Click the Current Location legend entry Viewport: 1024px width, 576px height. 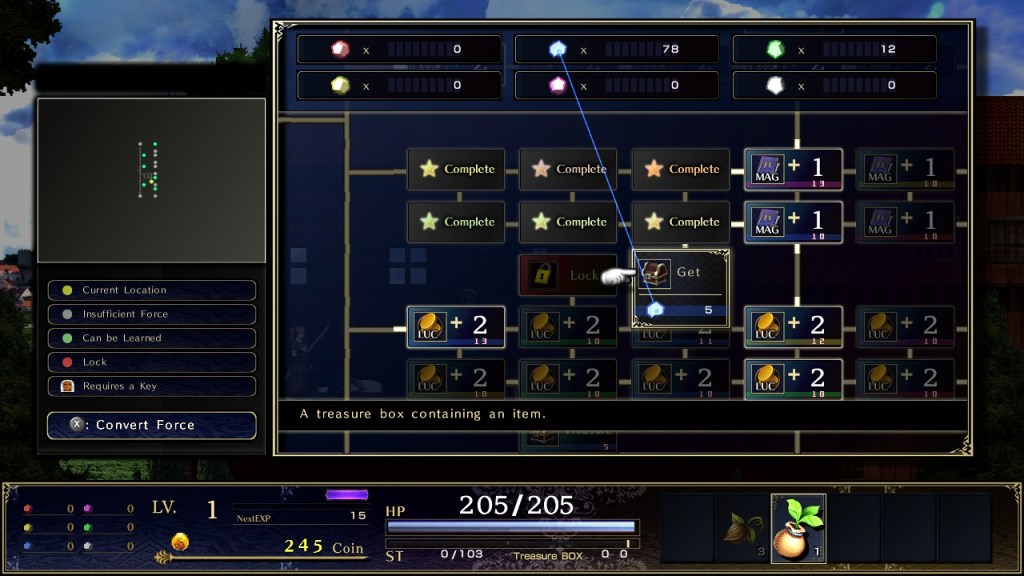pos(151,290)
